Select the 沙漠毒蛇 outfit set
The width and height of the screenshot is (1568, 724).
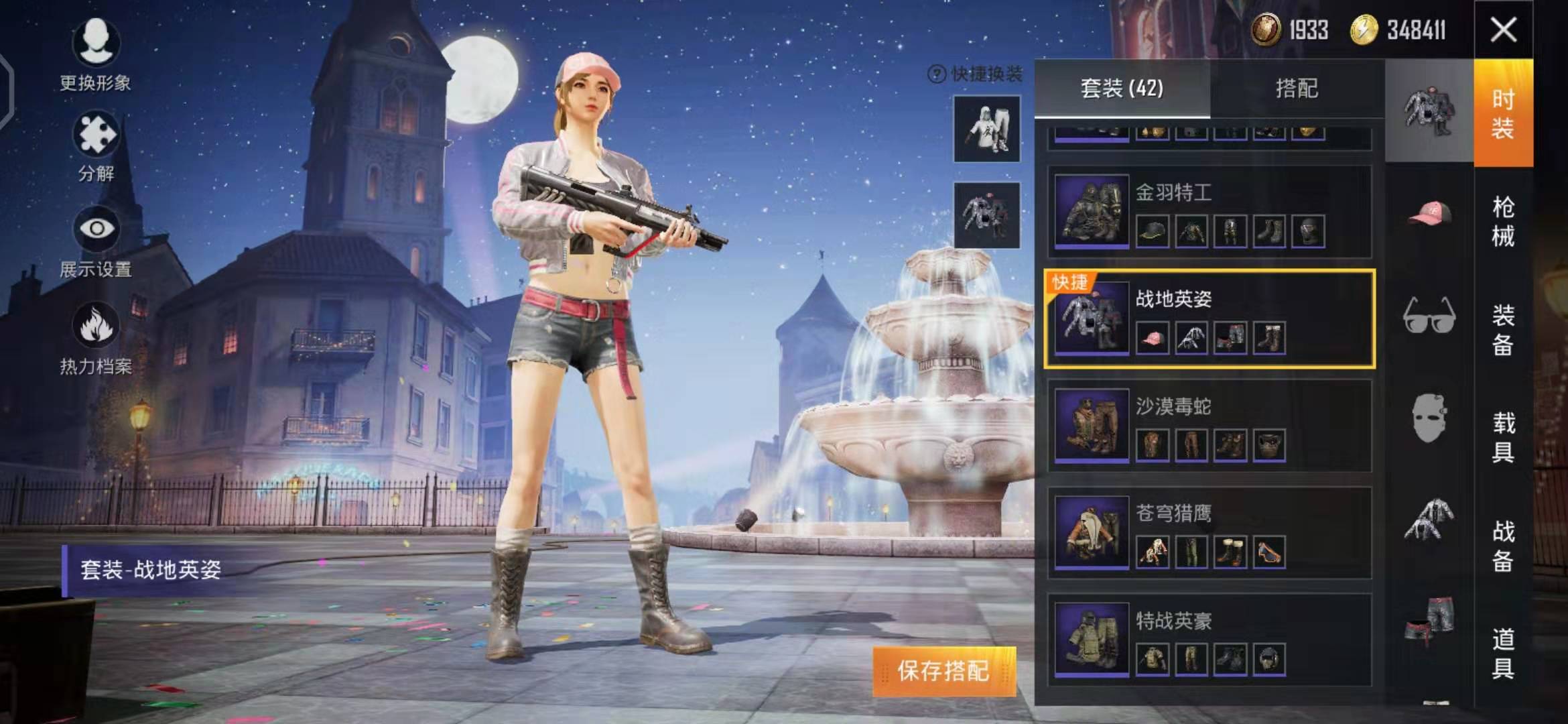click(1210, 426)
